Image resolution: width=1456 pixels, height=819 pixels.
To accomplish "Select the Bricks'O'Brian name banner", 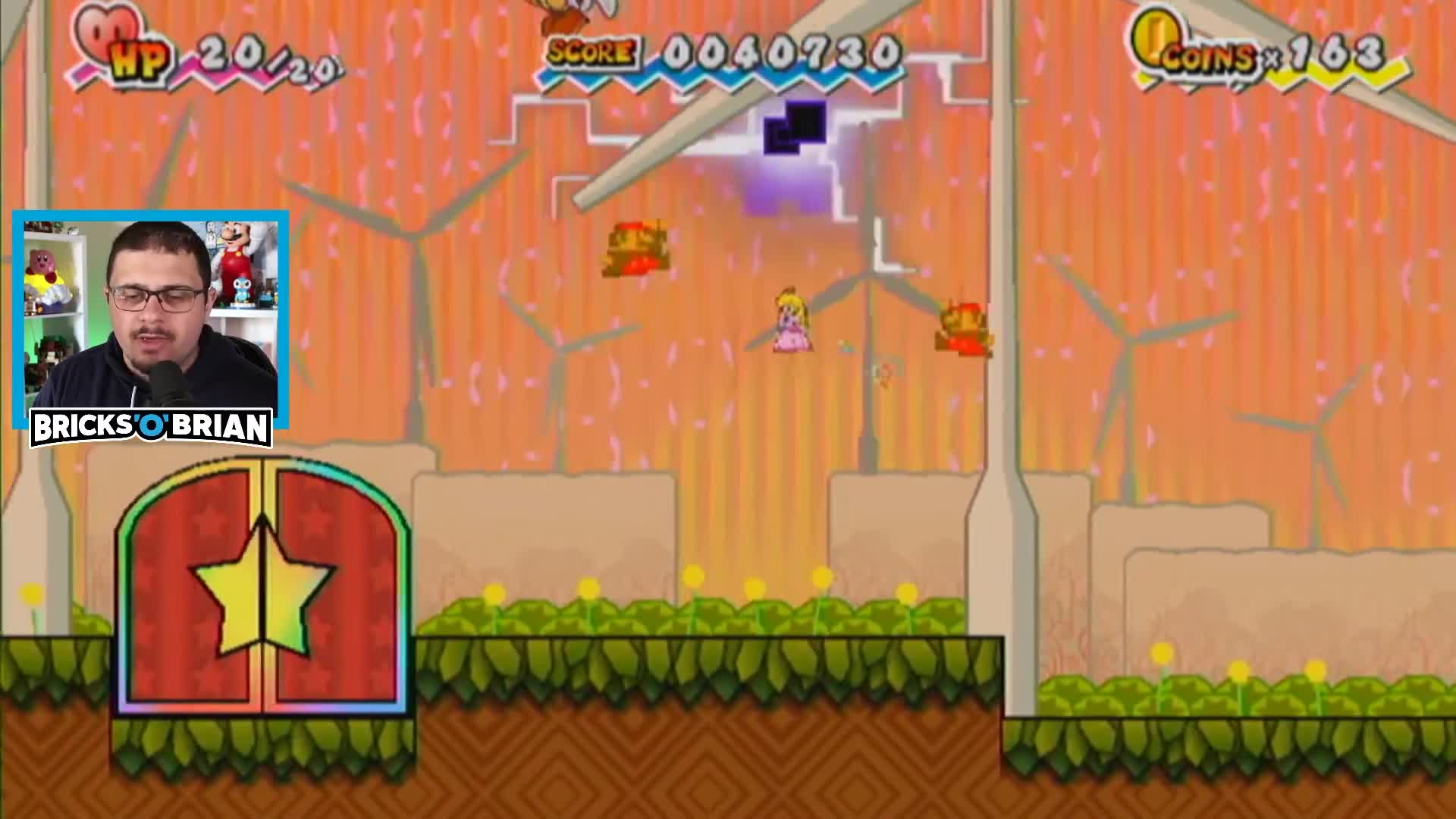I will (x=149, y=426).
